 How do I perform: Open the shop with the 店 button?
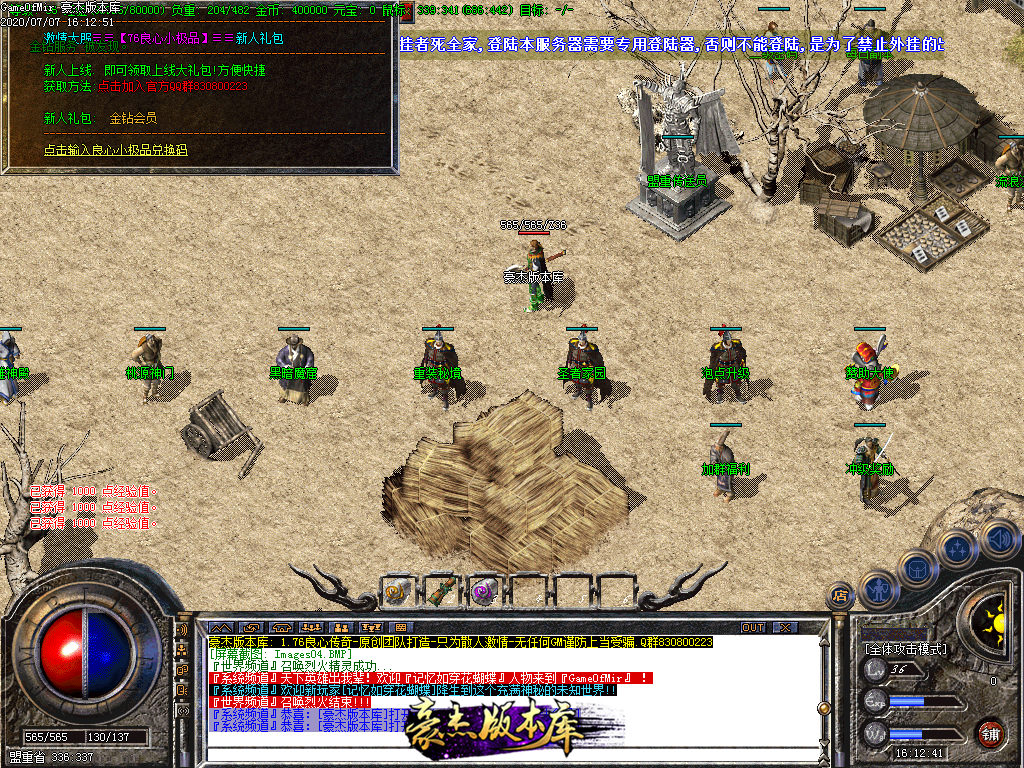tap(840, 597)
